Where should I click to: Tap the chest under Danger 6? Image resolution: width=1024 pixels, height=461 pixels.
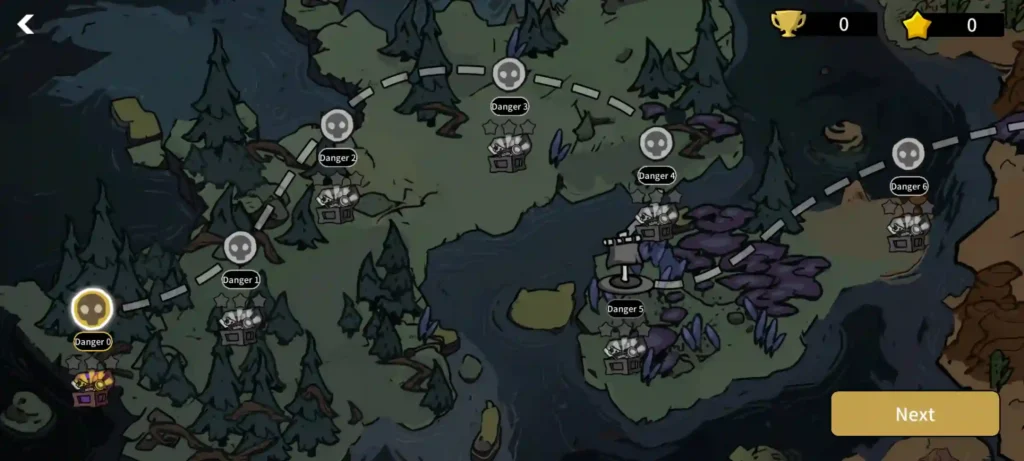[x=907, y=232]
